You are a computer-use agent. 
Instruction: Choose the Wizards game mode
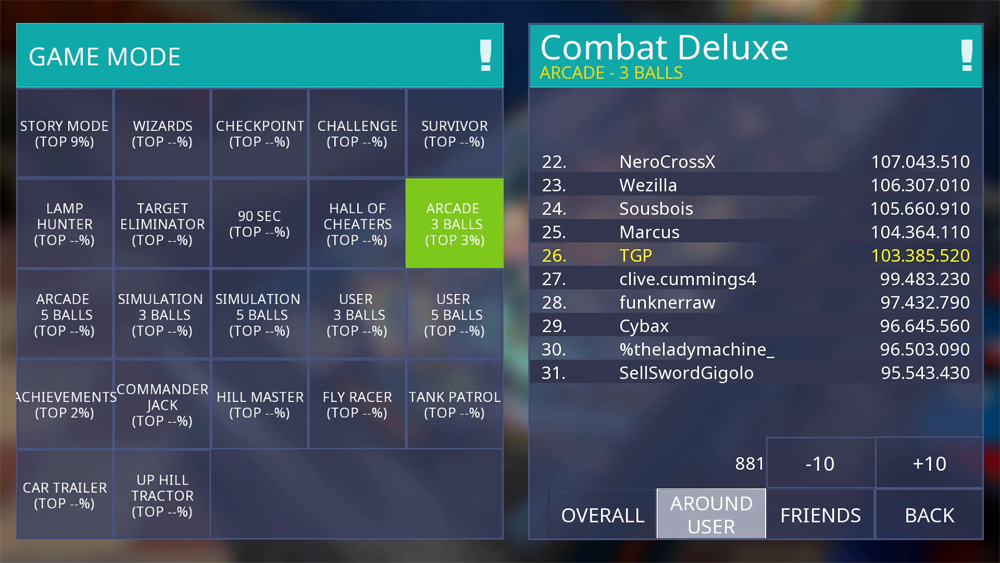coord(162,134)
